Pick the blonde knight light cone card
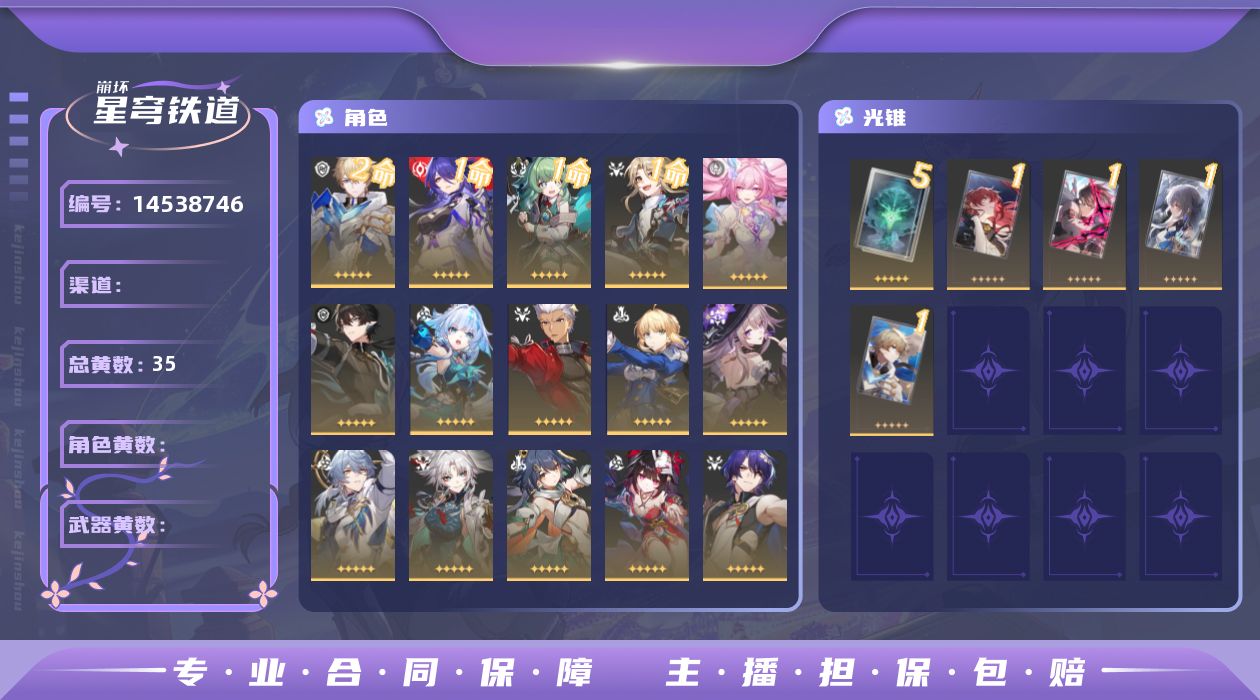The width and height of the screenshot is (1260, 700). 891,370
